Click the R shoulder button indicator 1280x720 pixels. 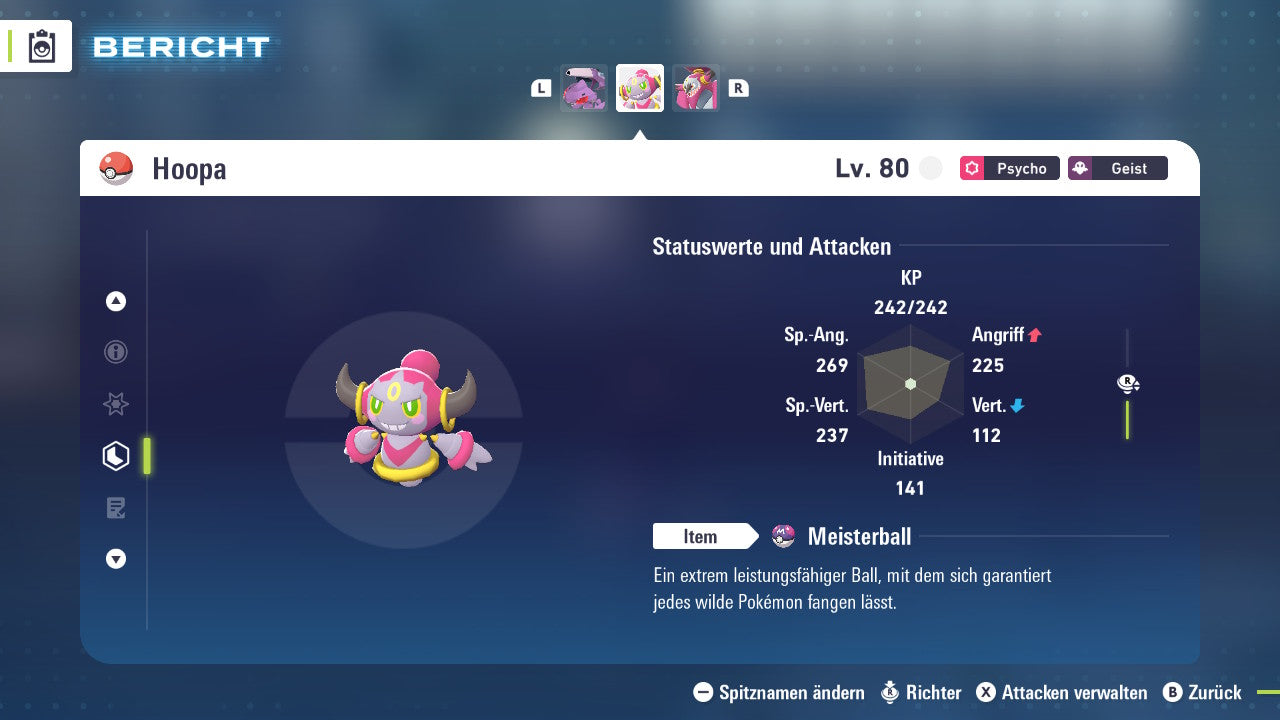tap(738, 87)
